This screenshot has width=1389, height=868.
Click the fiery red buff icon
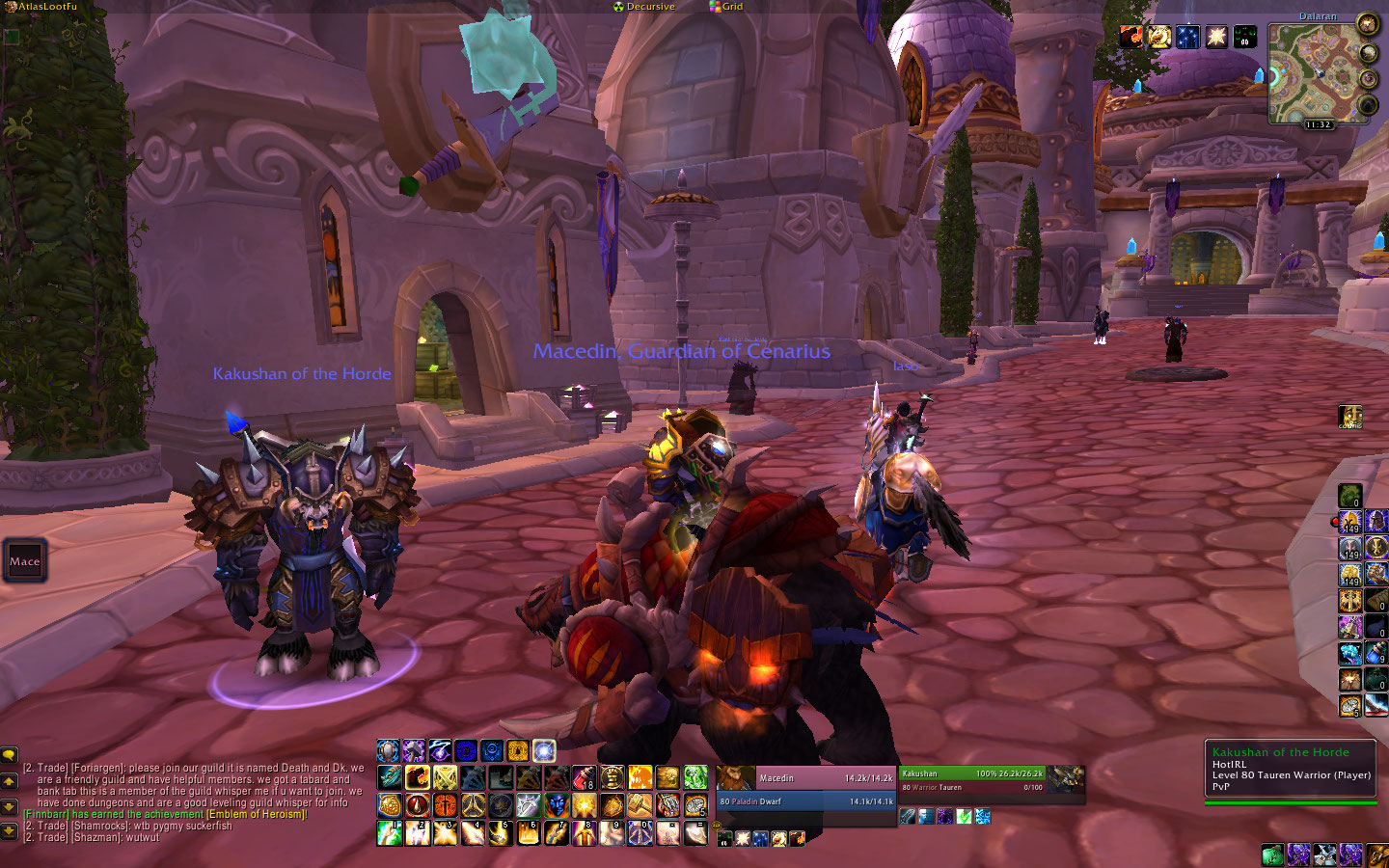(x=1130, y=37)
